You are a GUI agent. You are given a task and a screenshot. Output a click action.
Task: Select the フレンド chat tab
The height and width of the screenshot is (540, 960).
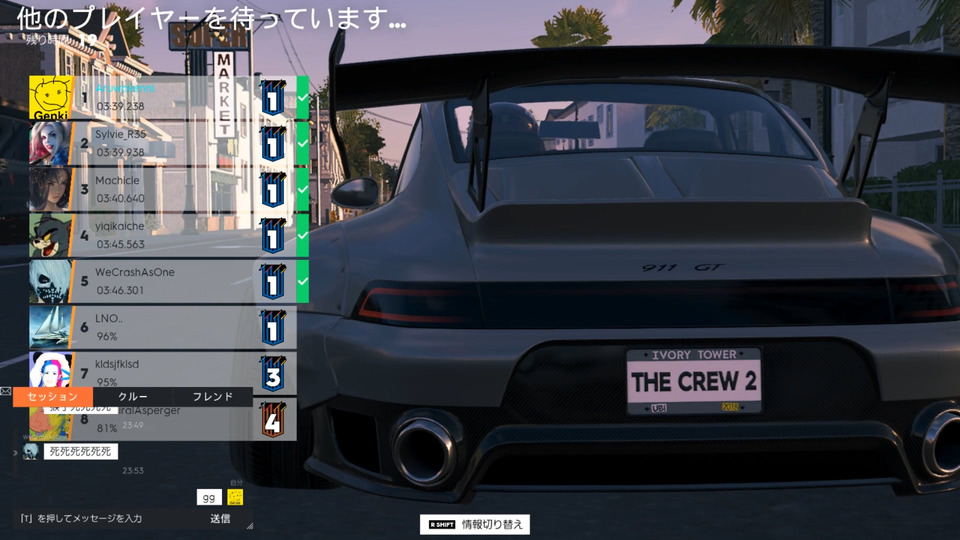pyautogui.click(x=212, y=397)
